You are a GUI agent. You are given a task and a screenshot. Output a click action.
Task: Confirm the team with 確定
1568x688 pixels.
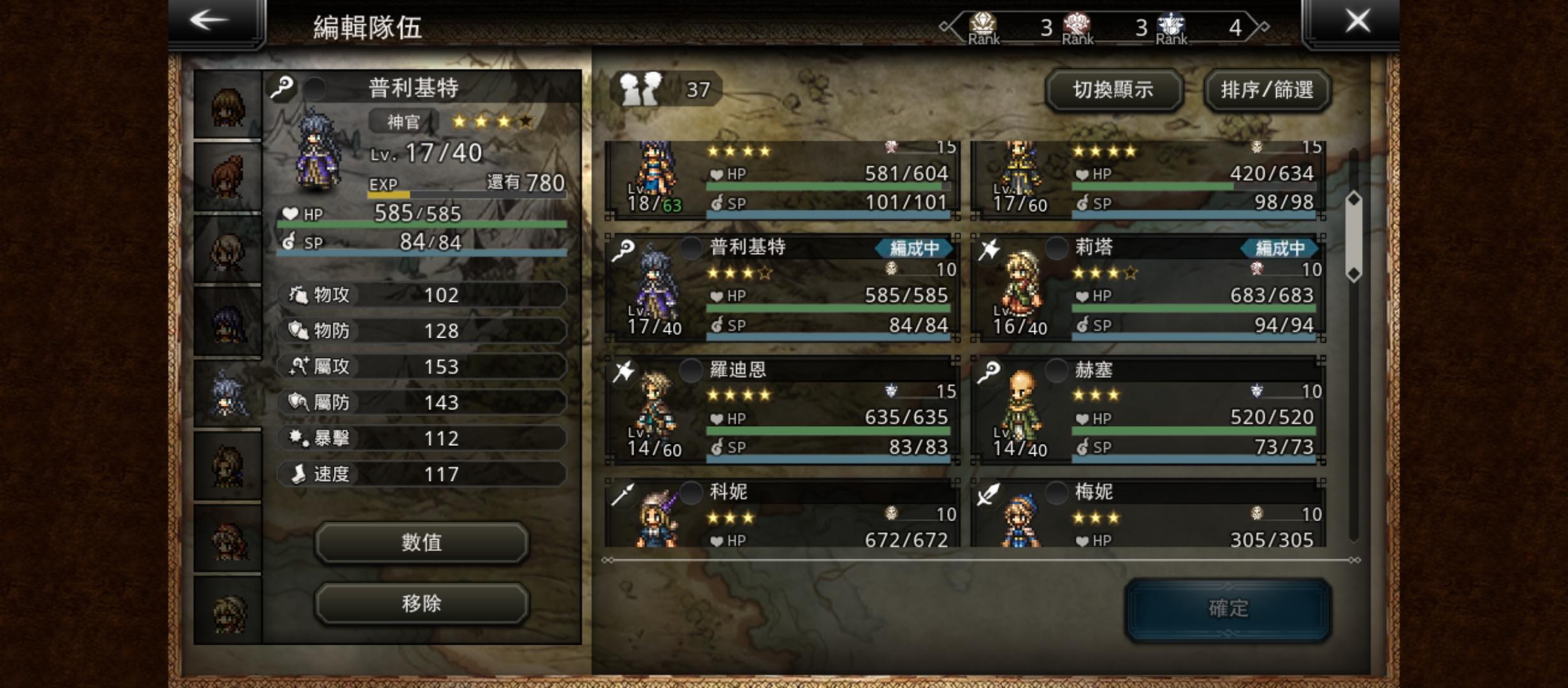click(x=1228, y=608)
